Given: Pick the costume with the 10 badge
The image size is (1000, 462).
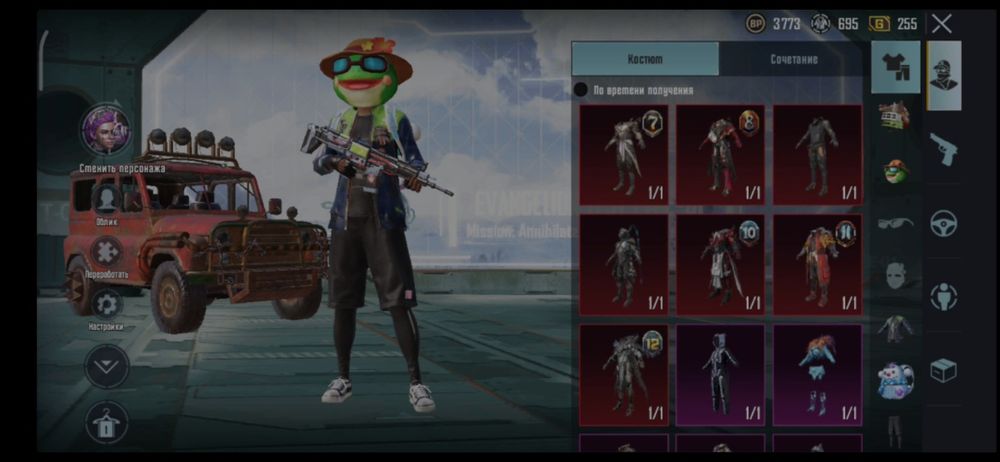Looking at the screenshot, I should coord(720,264).
